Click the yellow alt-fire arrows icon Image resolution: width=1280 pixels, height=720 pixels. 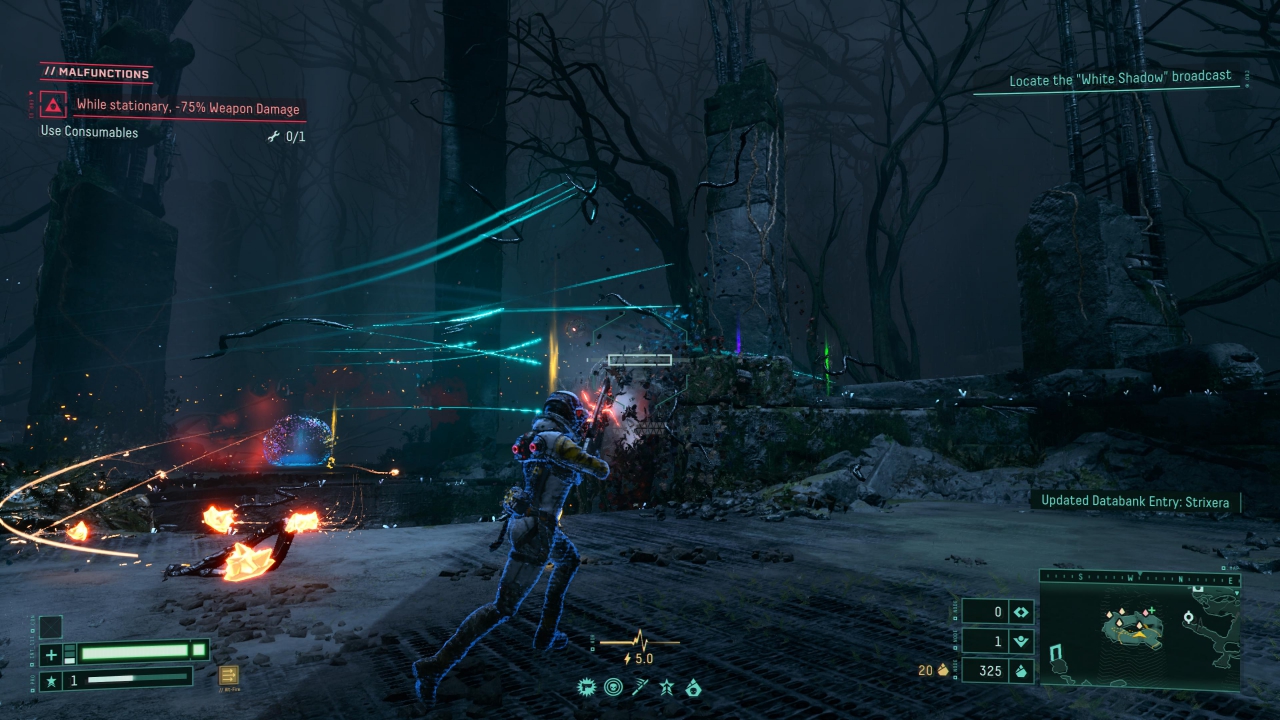click(x=229, y=675)
